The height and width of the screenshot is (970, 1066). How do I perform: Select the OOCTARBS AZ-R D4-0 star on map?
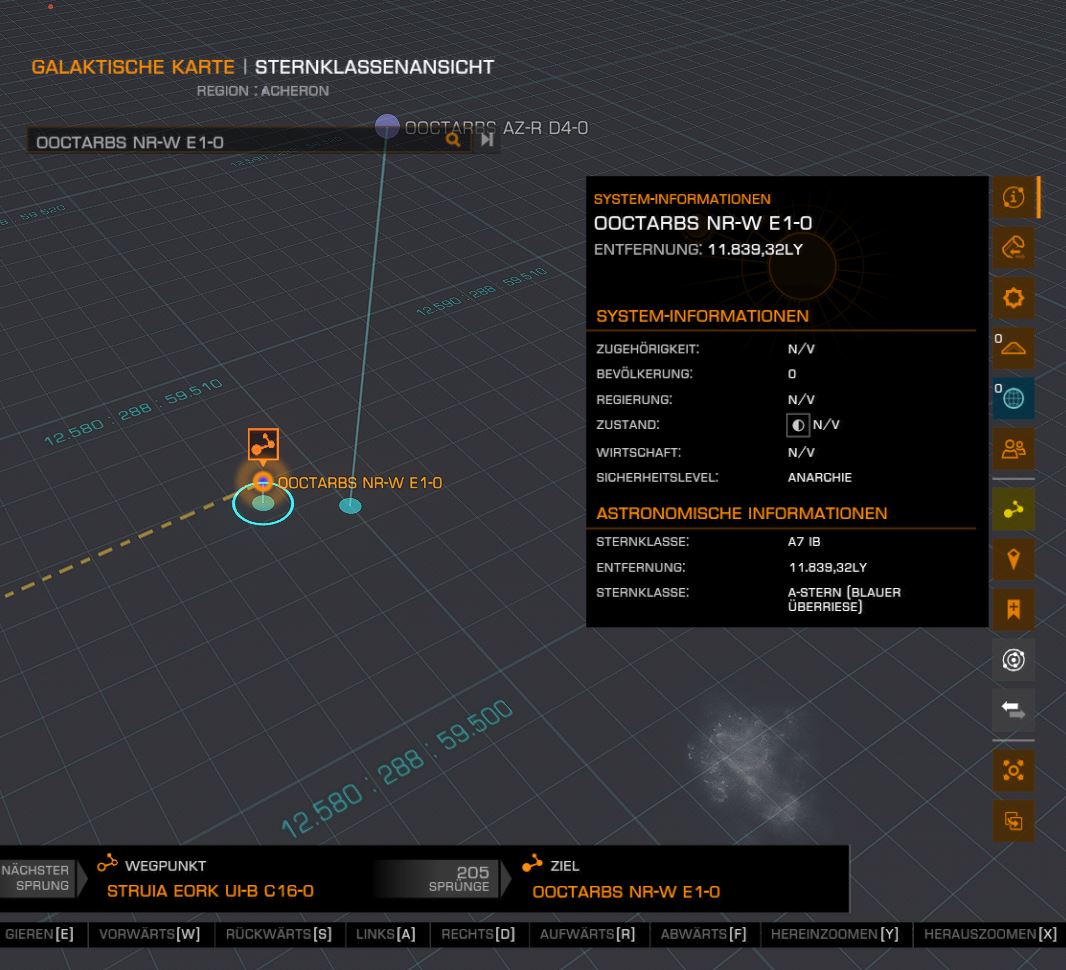[x=388, y=127]
